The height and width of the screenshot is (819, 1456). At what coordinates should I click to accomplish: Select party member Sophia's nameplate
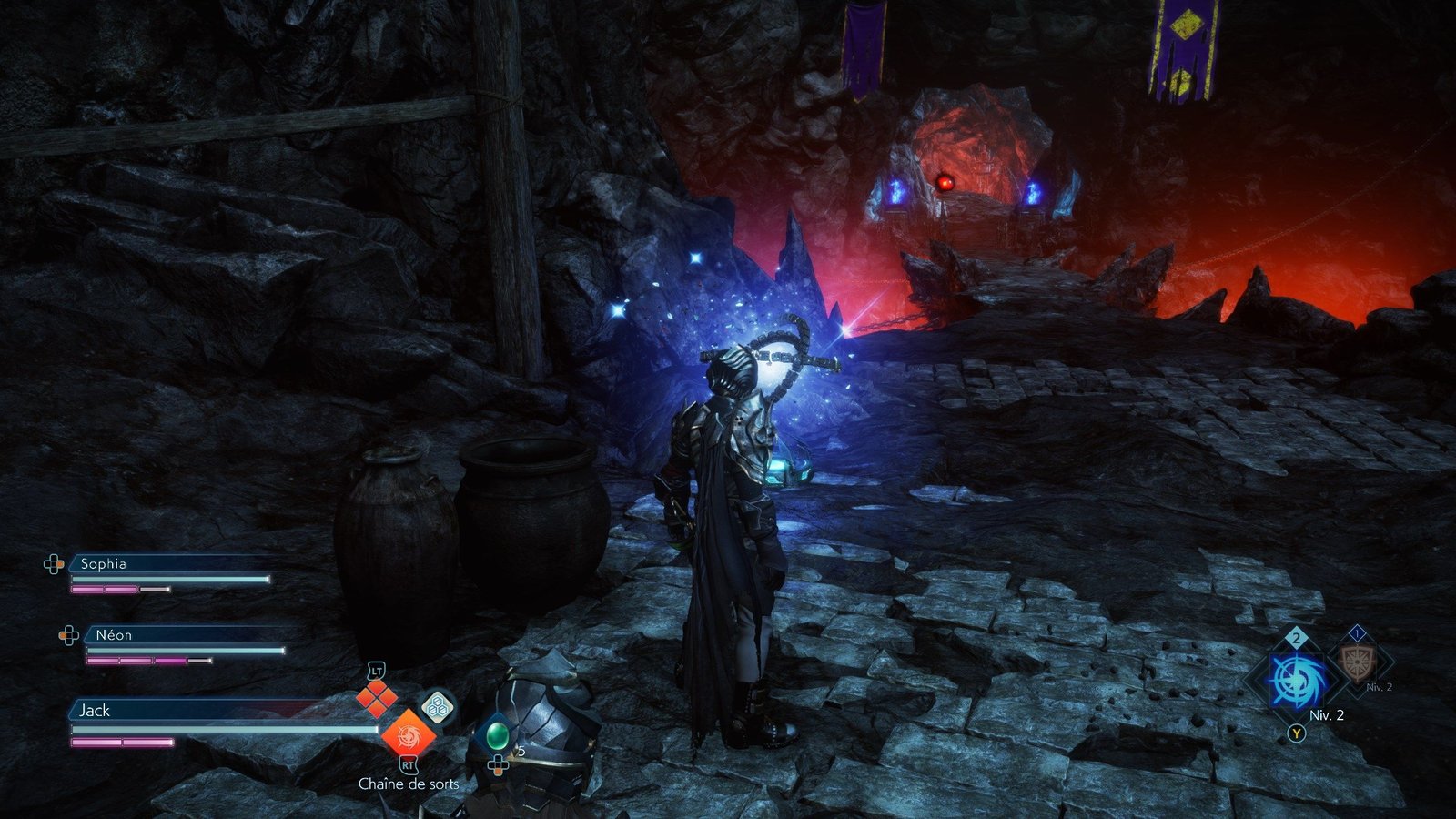104,564
